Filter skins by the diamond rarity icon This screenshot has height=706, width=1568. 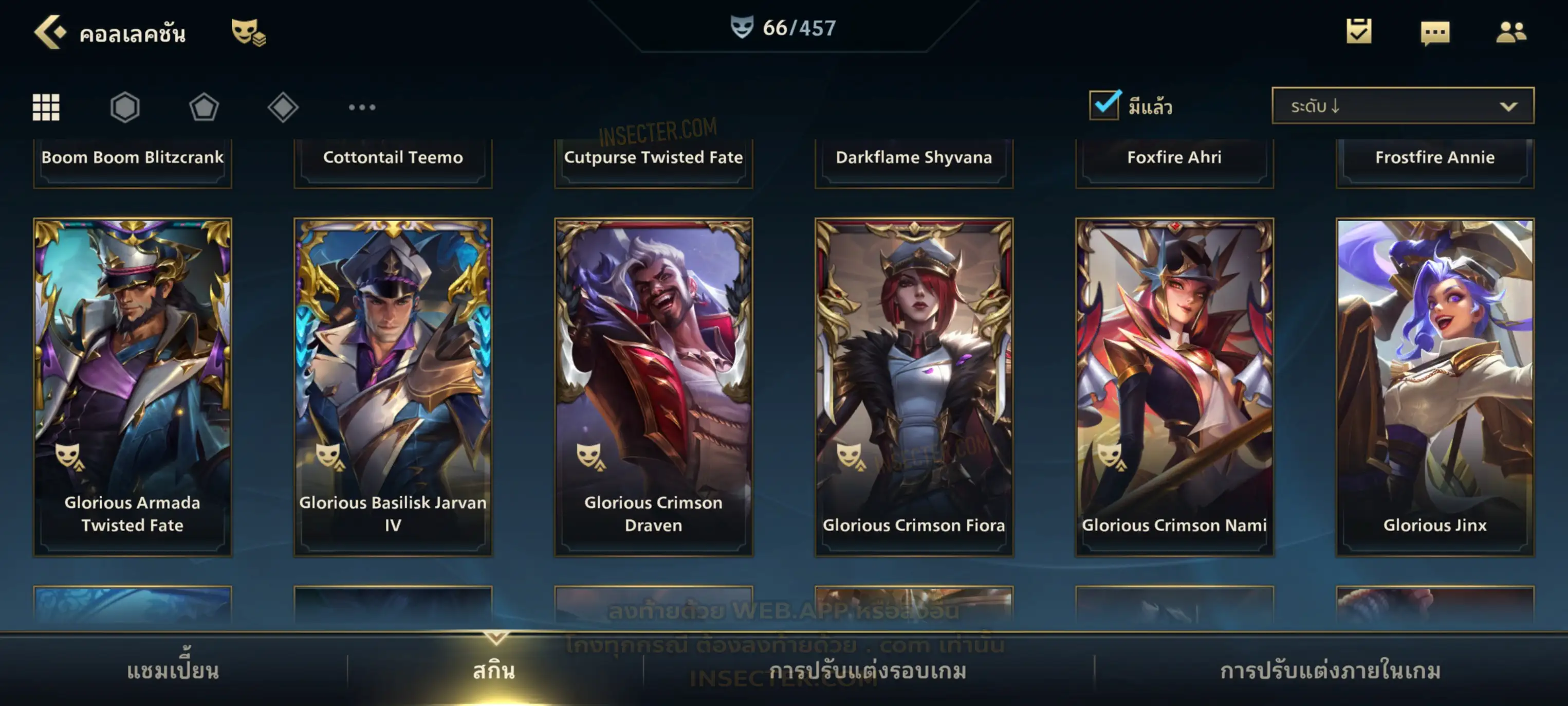[283, 107]
